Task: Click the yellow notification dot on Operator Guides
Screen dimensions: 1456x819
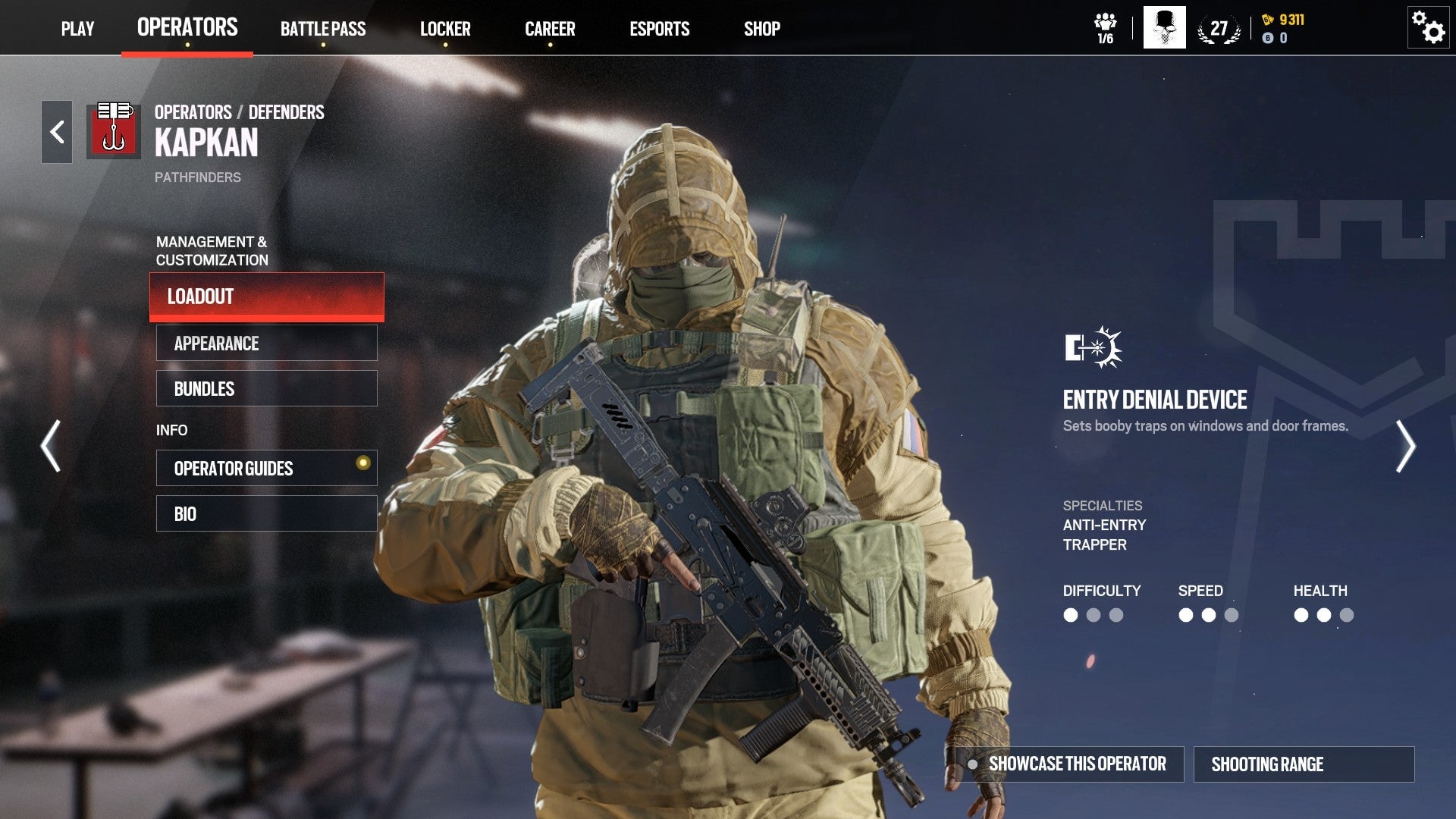Action: (362, 461)
